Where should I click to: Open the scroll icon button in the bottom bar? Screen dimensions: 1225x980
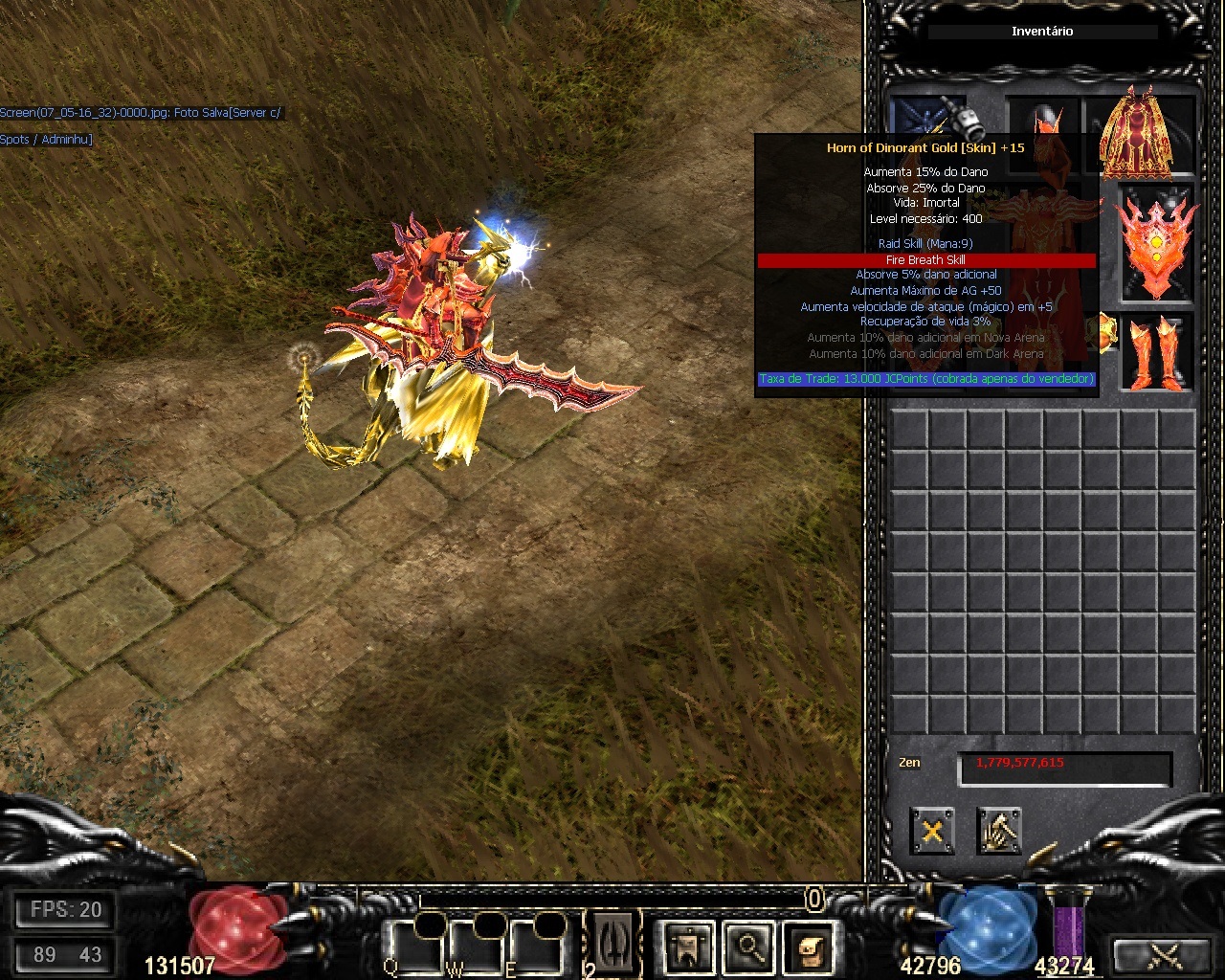point(810,947)
